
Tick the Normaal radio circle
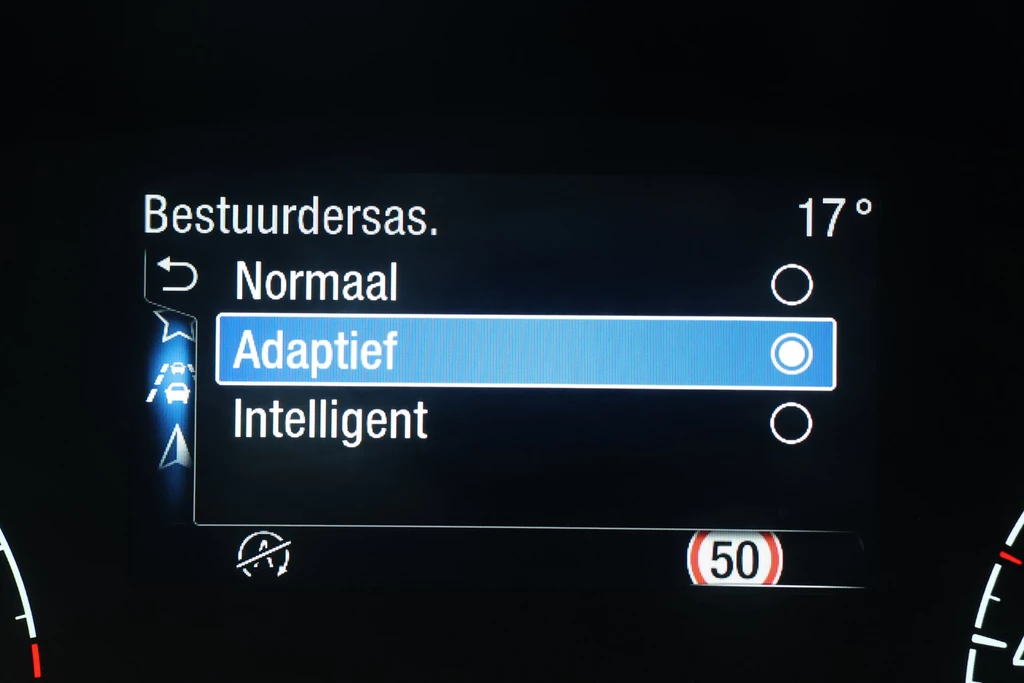coord(791,286)
